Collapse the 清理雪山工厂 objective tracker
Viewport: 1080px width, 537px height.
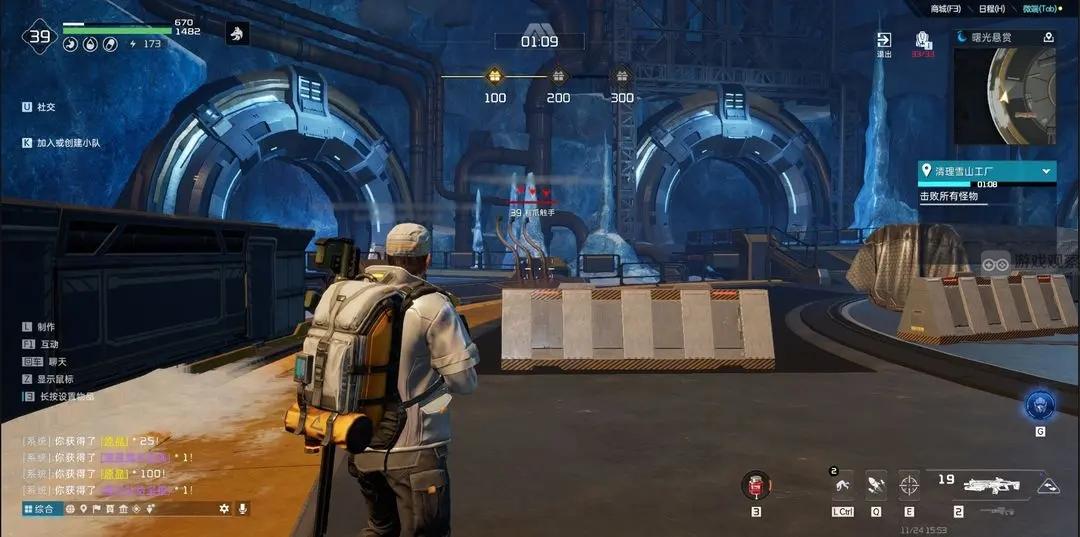(x=1046, y=171)
